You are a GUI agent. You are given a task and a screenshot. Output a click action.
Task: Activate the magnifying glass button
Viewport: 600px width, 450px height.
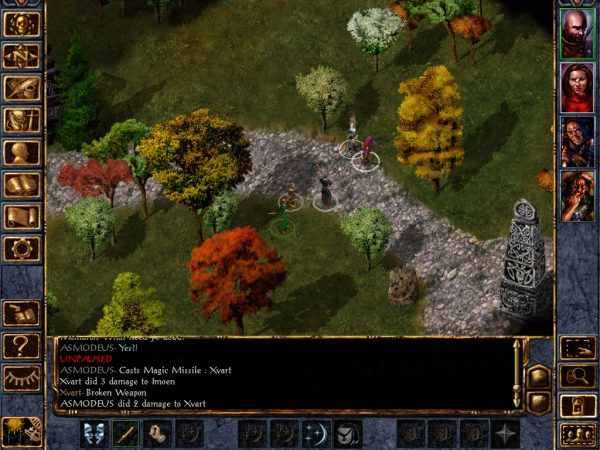(577, 376)
